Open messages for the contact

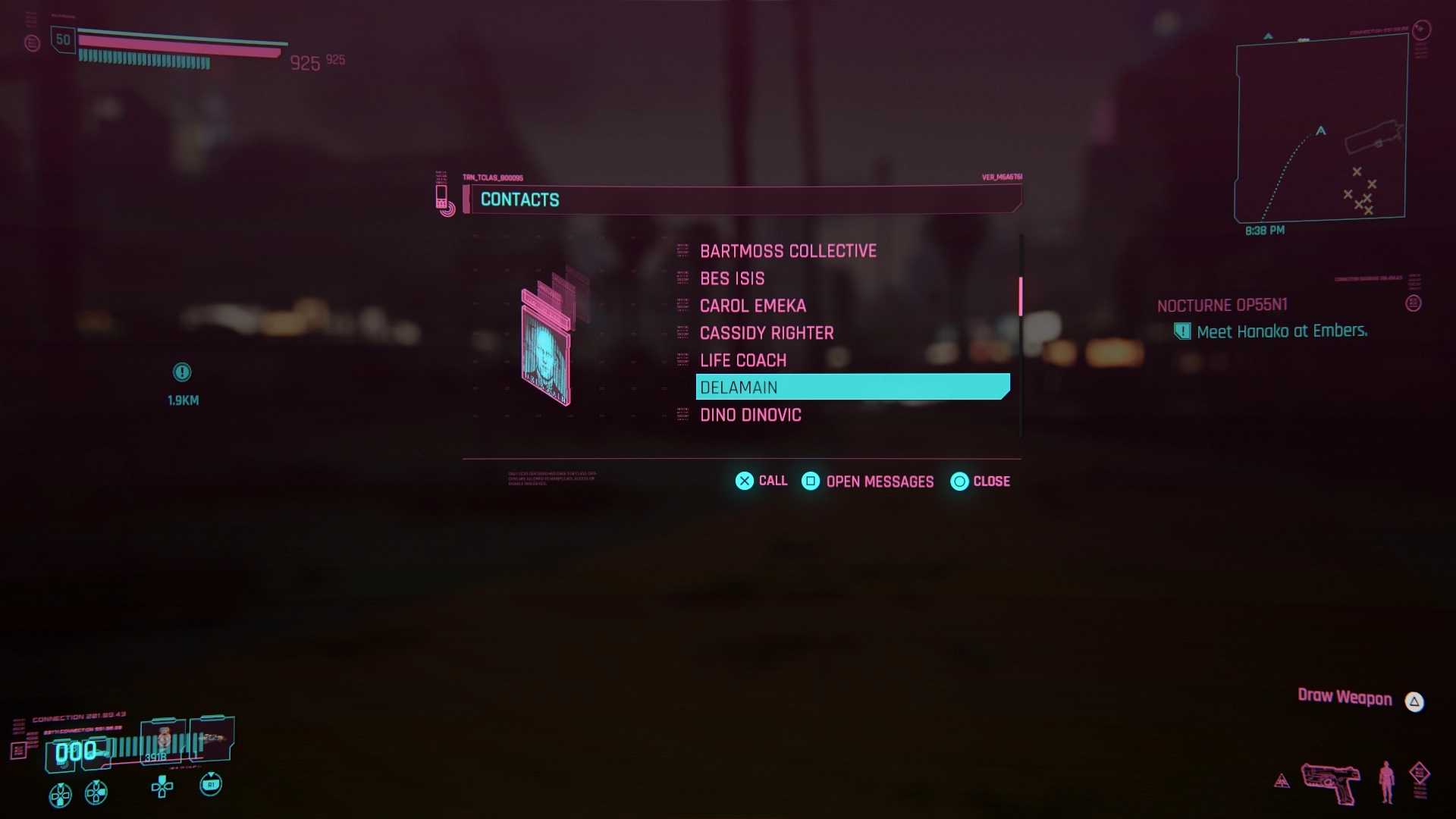pyautogui.click(x=868, y=482)
